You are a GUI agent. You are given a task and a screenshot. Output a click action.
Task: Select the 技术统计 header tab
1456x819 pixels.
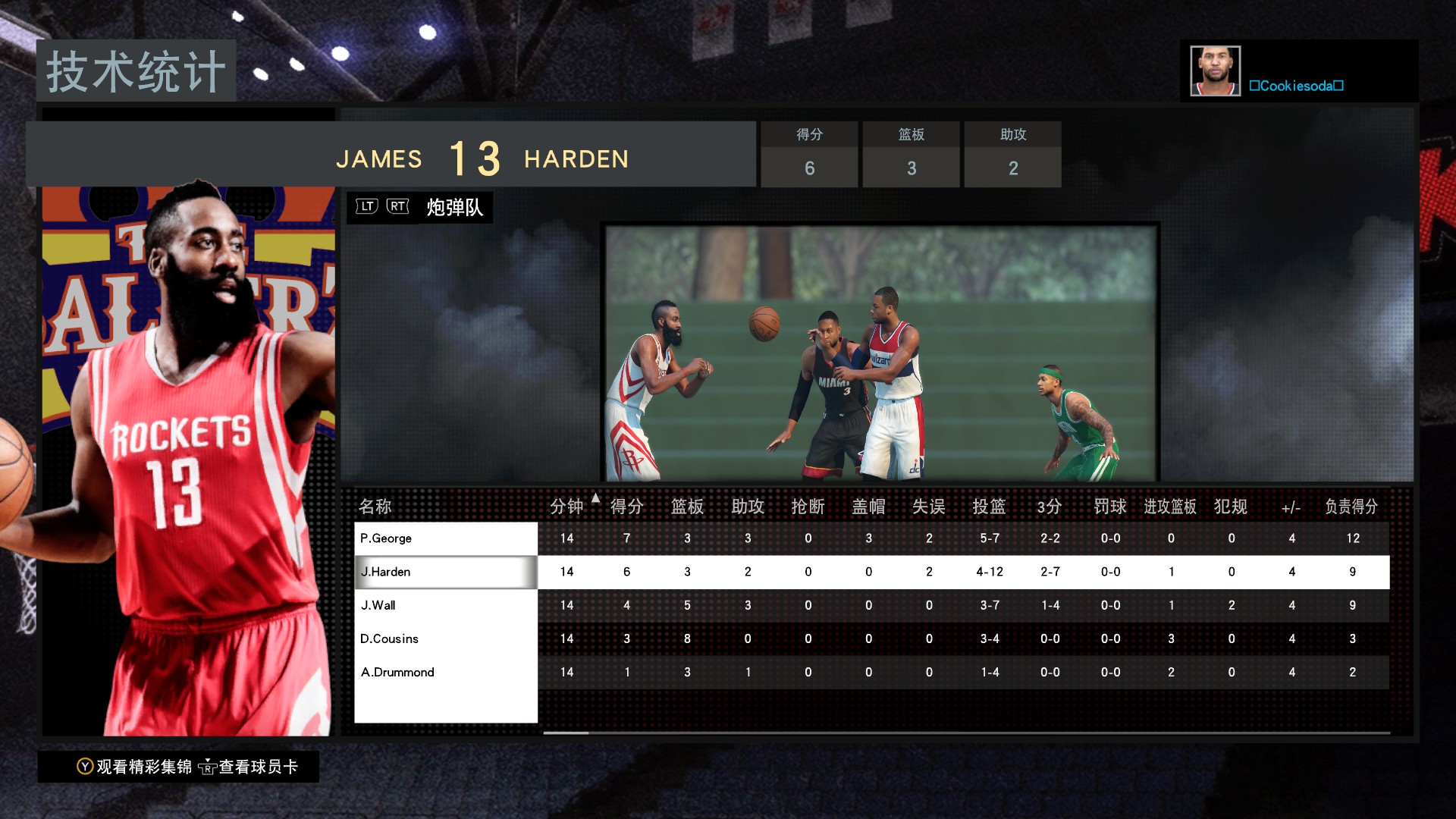[135, 71]
